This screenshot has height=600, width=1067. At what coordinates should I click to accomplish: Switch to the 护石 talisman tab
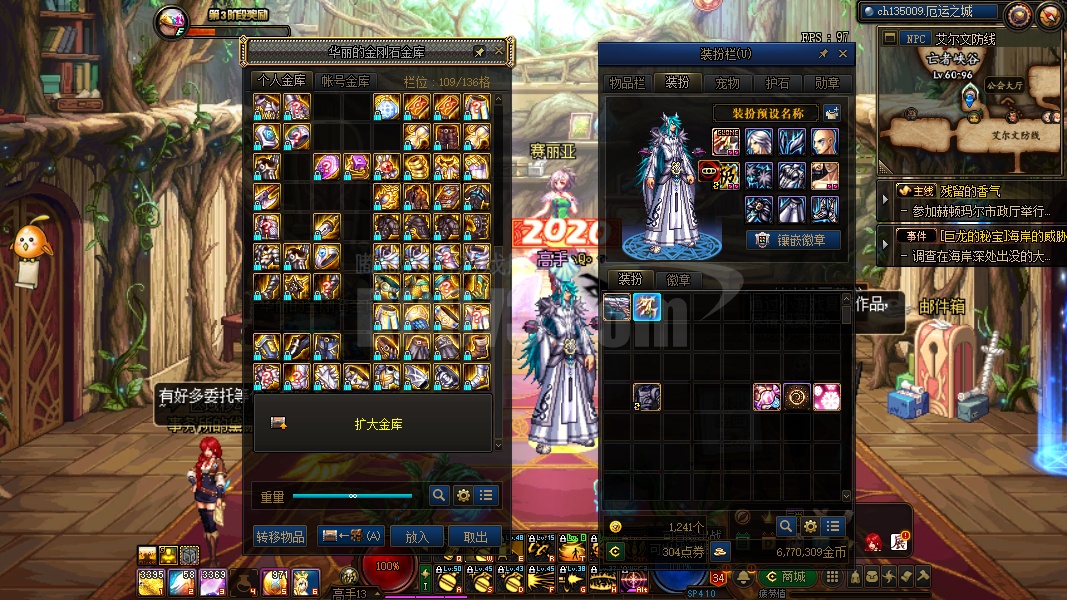pos(777,83)
